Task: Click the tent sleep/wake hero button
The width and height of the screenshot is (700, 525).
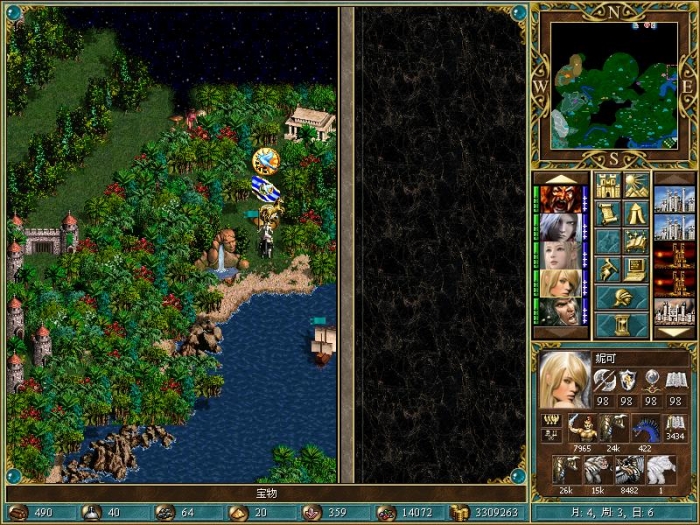Action: 636,213
